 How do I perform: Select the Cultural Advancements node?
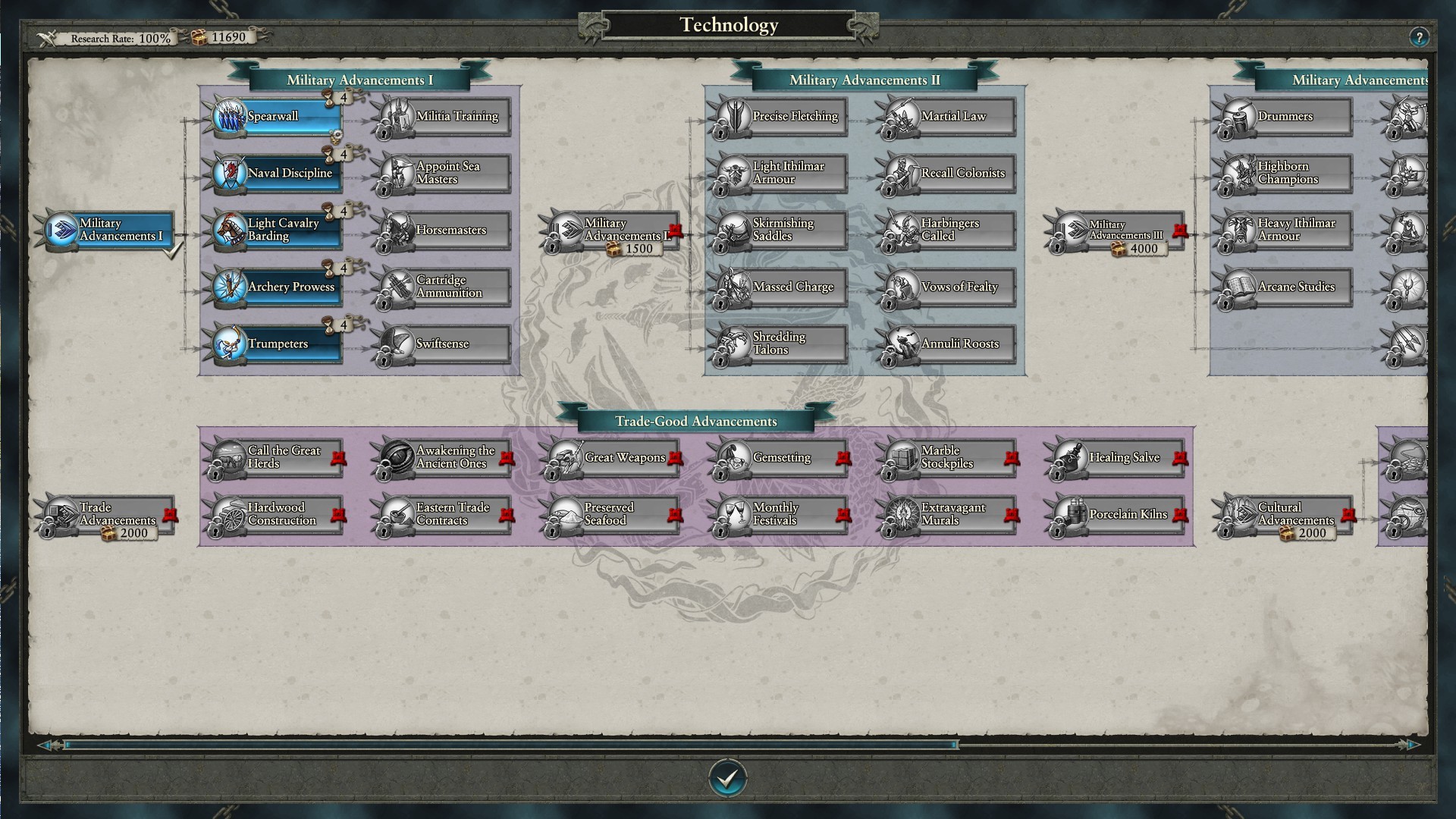click(1287, 515)
